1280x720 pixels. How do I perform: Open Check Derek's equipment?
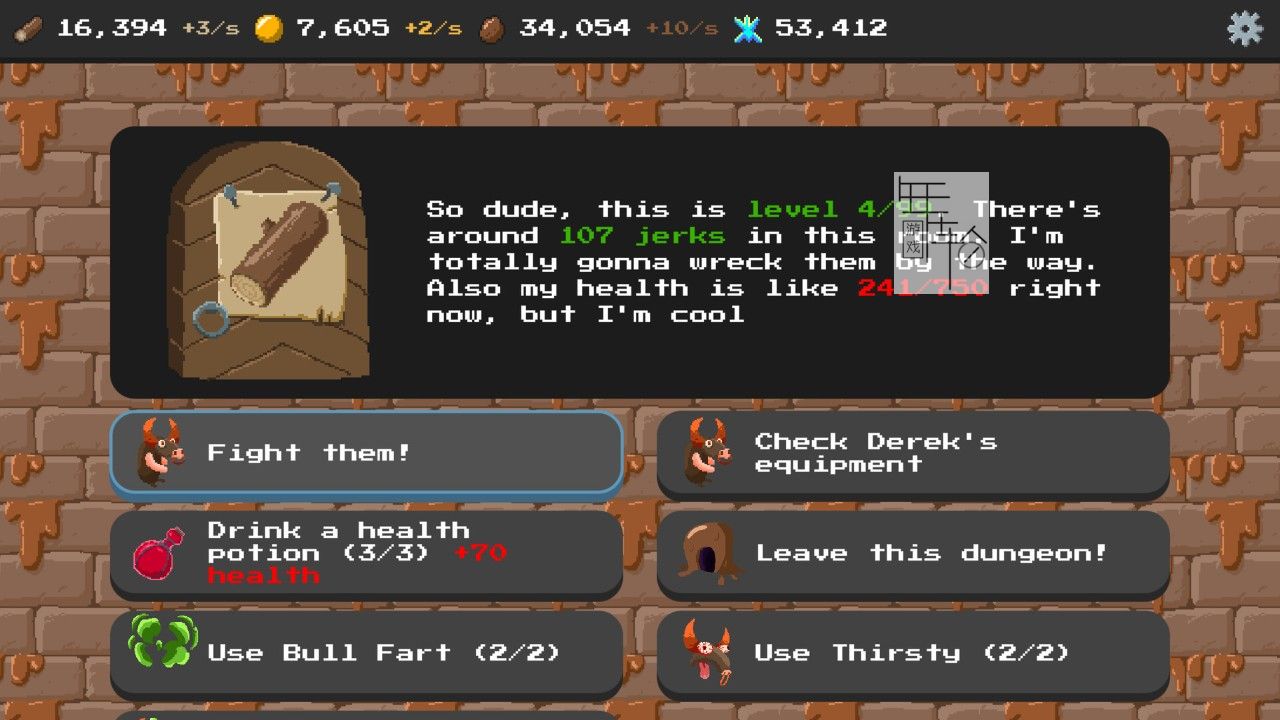(912, 453)
